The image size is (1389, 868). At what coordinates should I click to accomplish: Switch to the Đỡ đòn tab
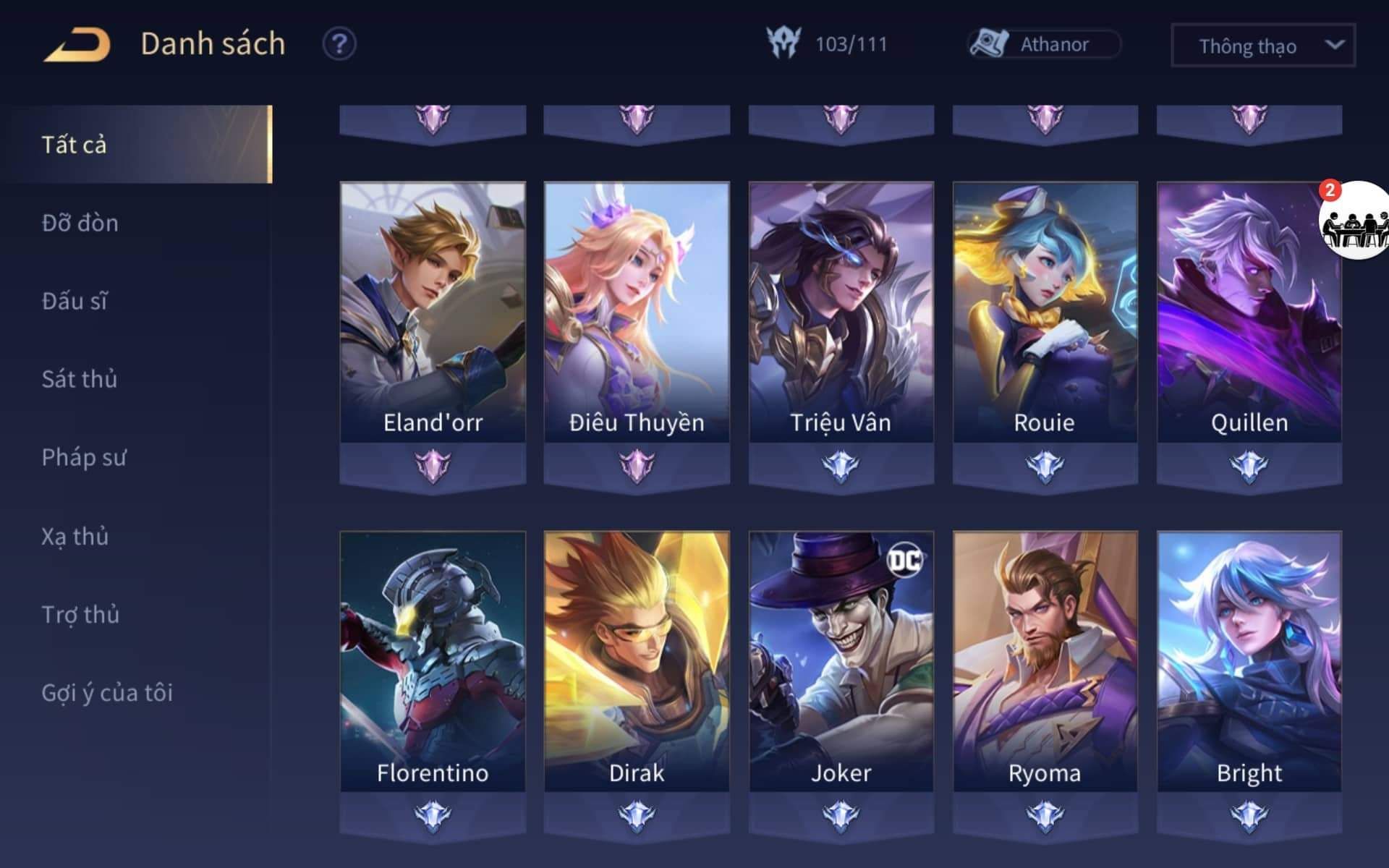click(80, 223)
